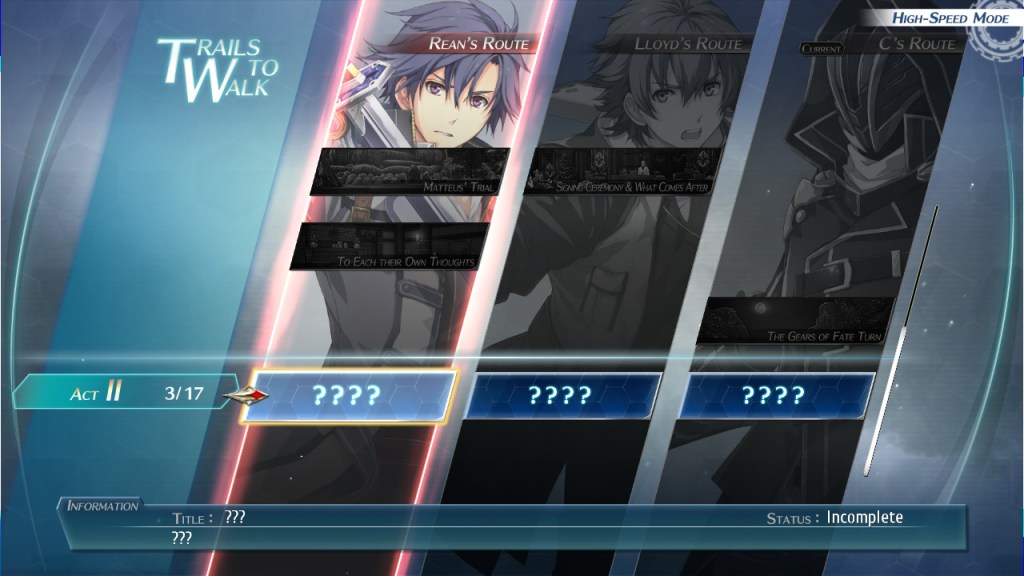The width and height of the screenshot is (1024, 576).
Task: Switch to Lloyd's Route header
Action: [x=688, y=44]
